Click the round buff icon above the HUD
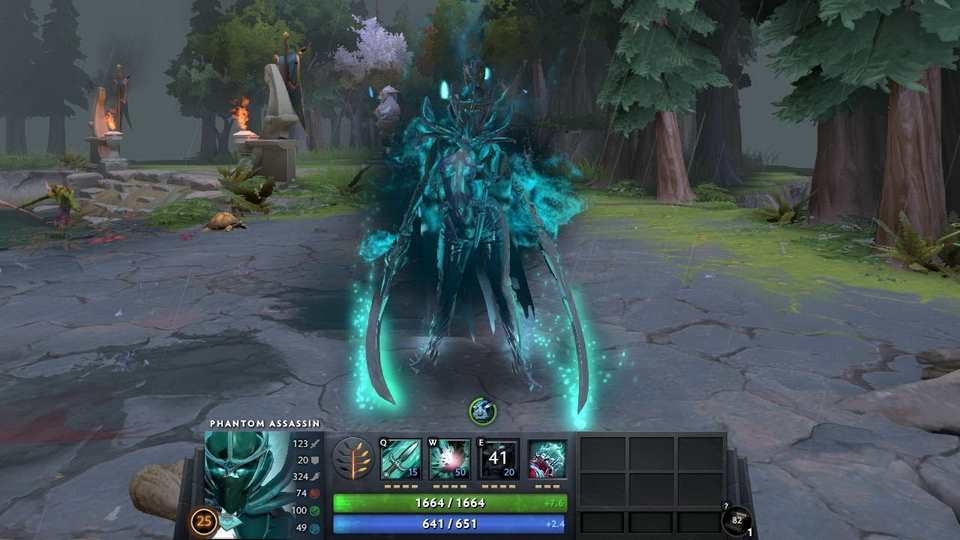The height and width of the screenshot is (540, 960). [x=482, y=410]
